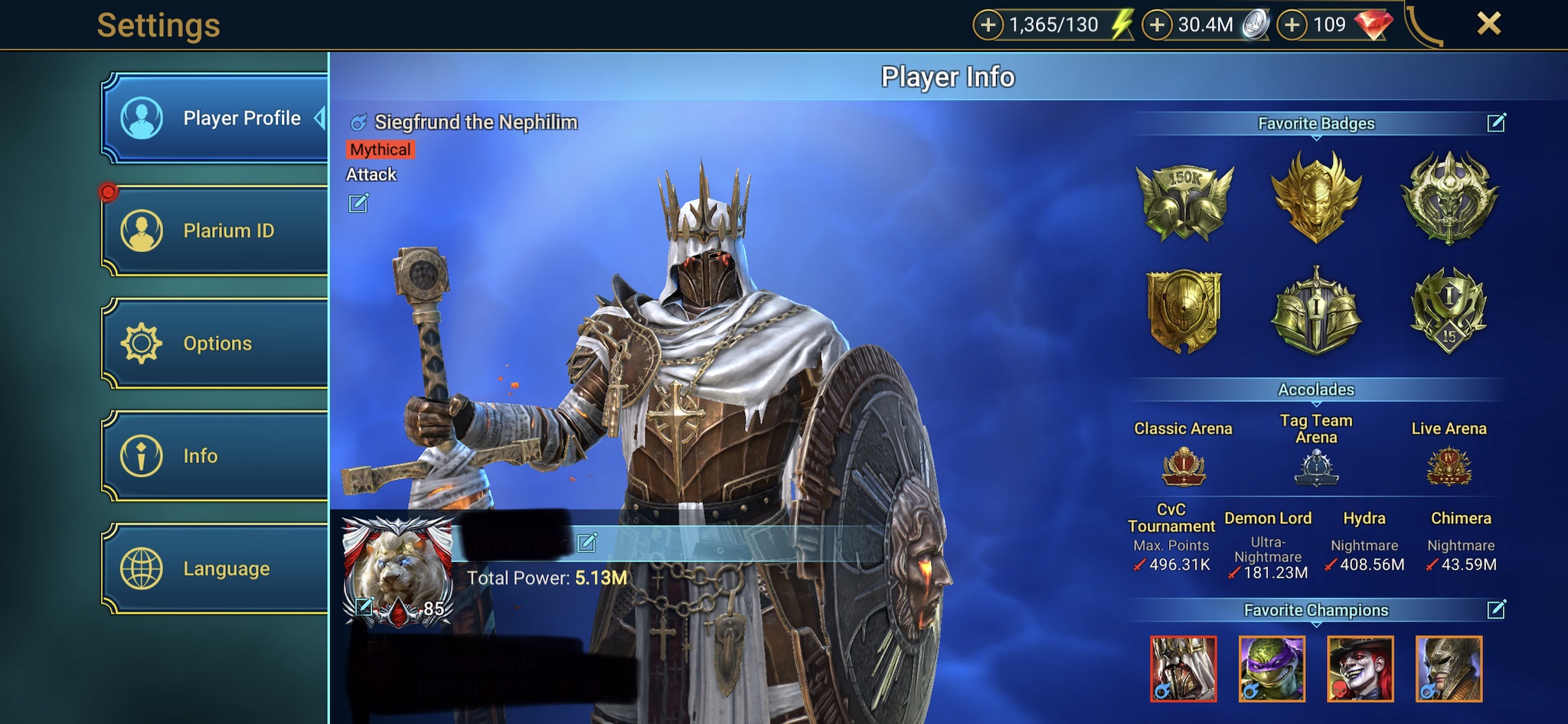The image size is (1568, 724).
Task: Select the purple-masked turtle favorite champion
Action: click(x=1272, y=669)
